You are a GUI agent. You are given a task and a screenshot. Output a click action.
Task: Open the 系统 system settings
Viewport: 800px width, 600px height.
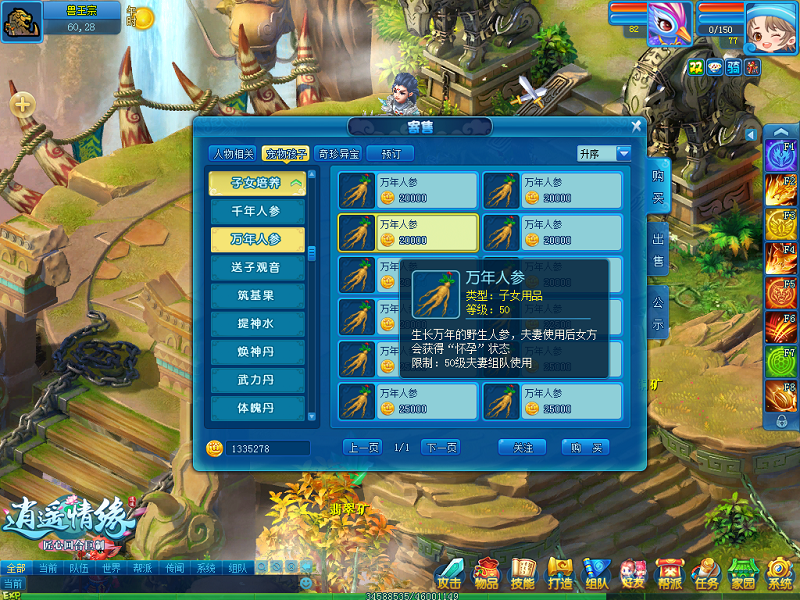(x=780, y=575)
